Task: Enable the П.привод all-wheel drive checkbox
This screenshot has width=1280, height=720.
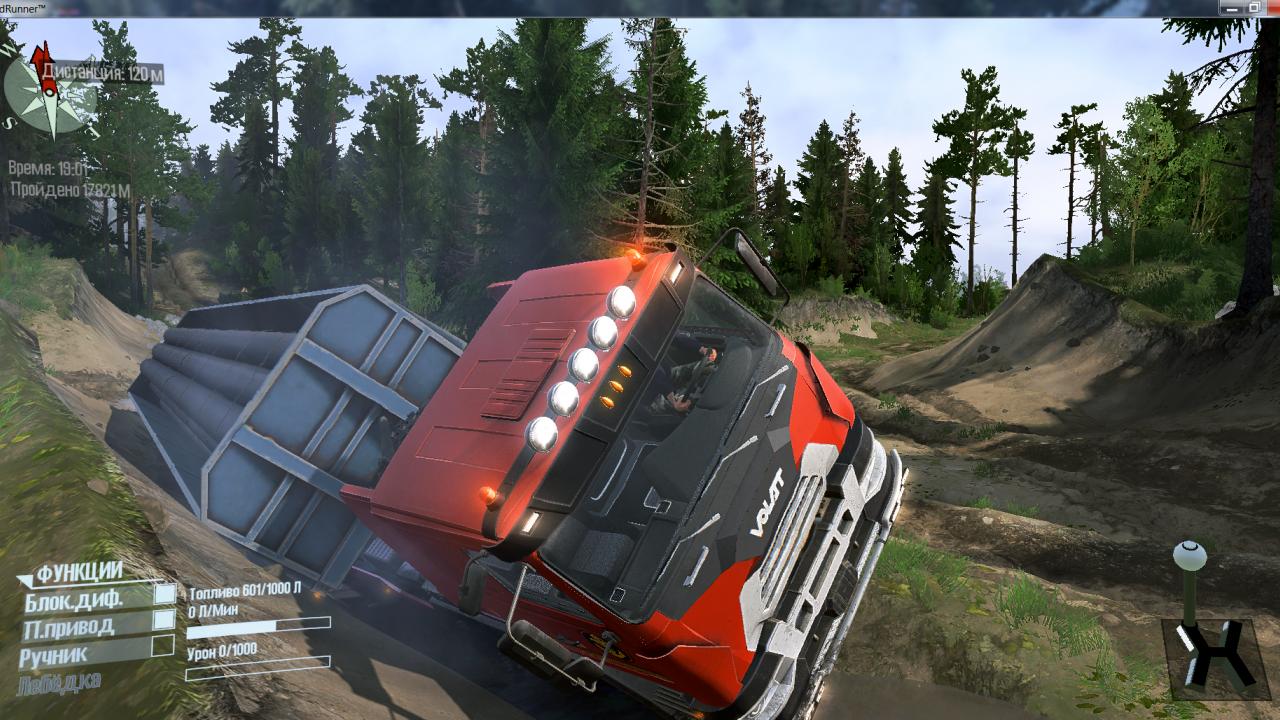Action: (164, 620)
